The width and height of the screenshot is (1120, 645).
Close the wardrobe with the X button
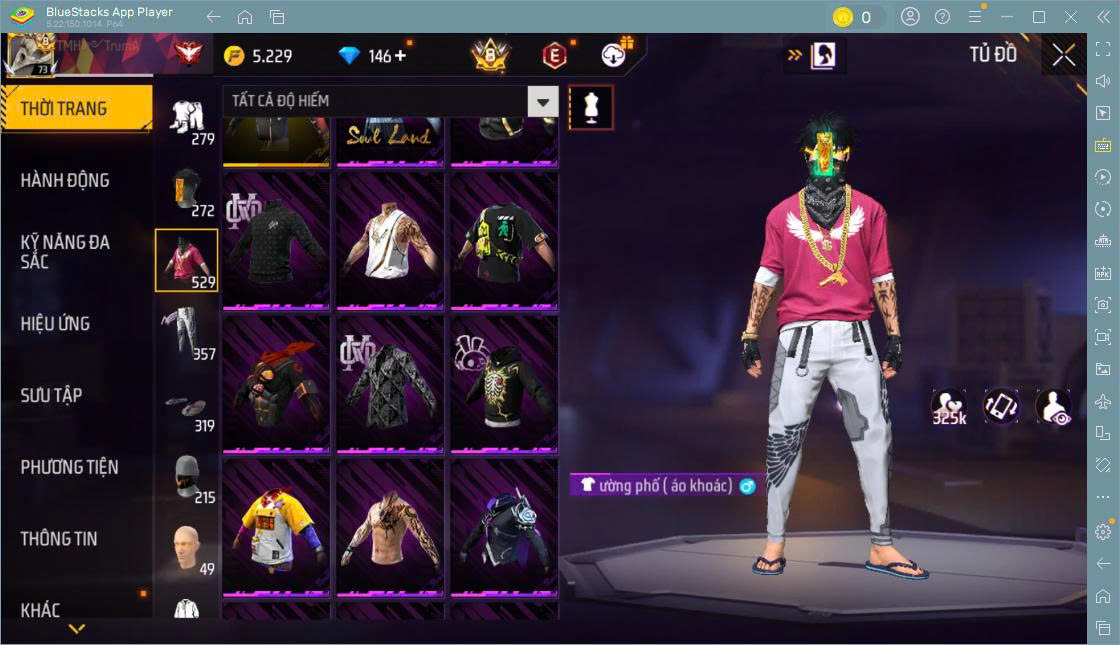[1064, 56]
